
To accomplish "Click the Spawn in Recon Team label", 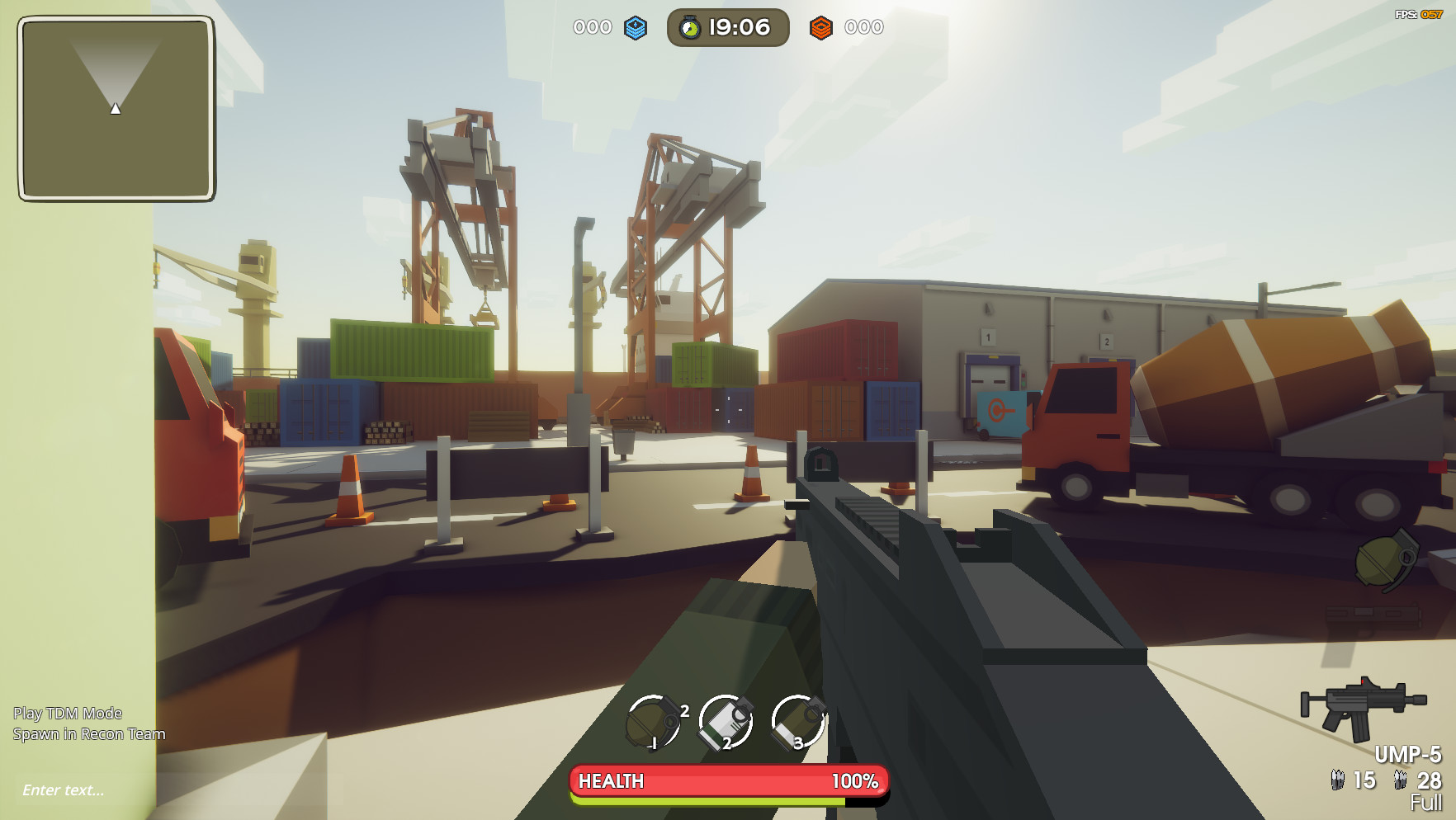I will pos(88,733).
